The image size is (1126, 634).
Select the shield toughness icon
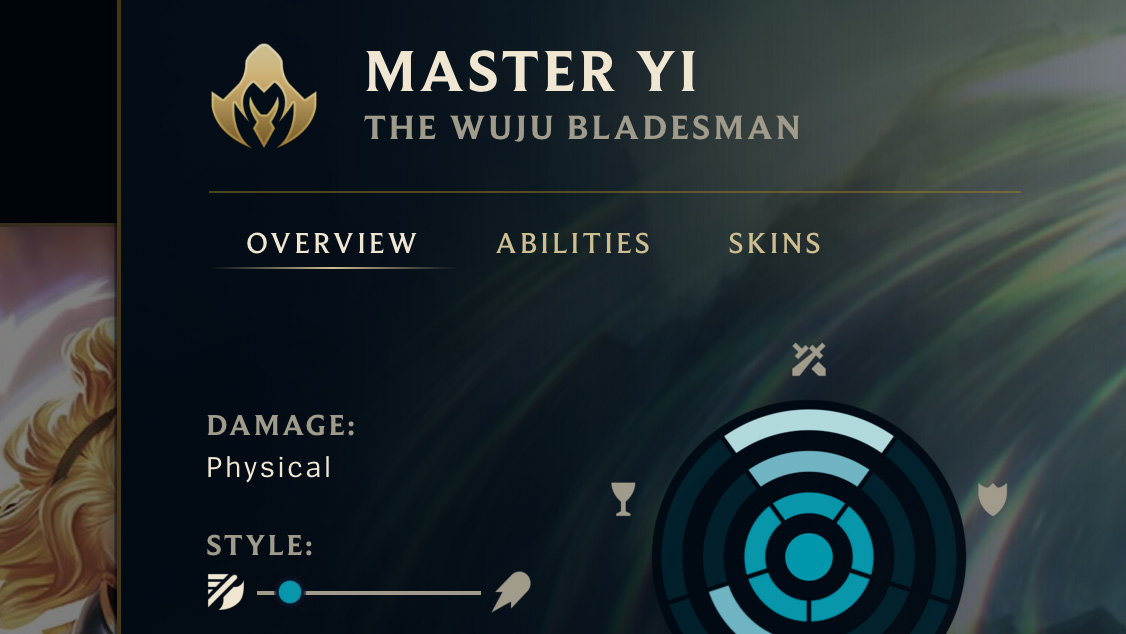(991, 498)
